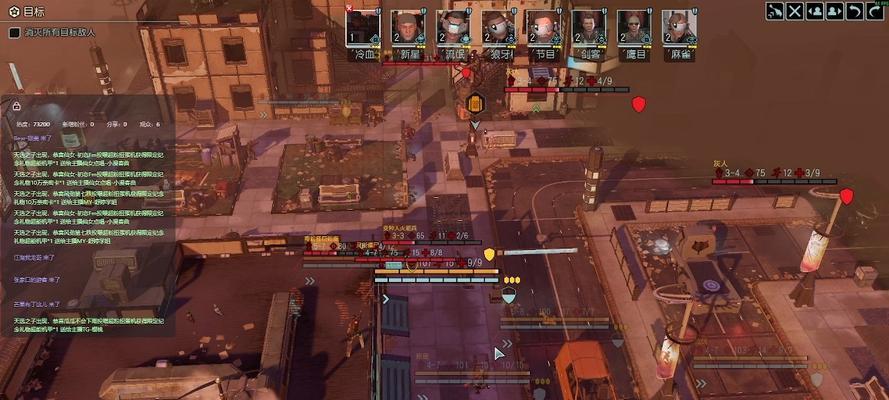Pick the 节目 soldier portrait

click(x=543, y=28)
